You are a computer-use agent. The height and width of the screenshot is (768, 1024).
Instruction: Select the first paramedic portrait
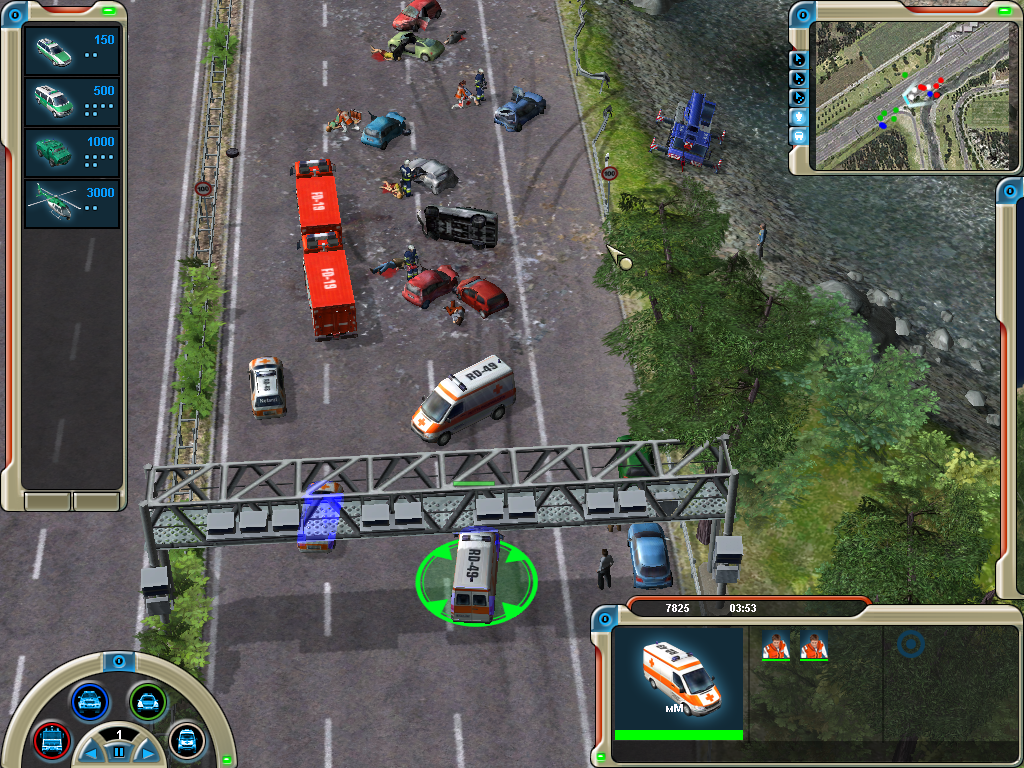pos(776,646)
